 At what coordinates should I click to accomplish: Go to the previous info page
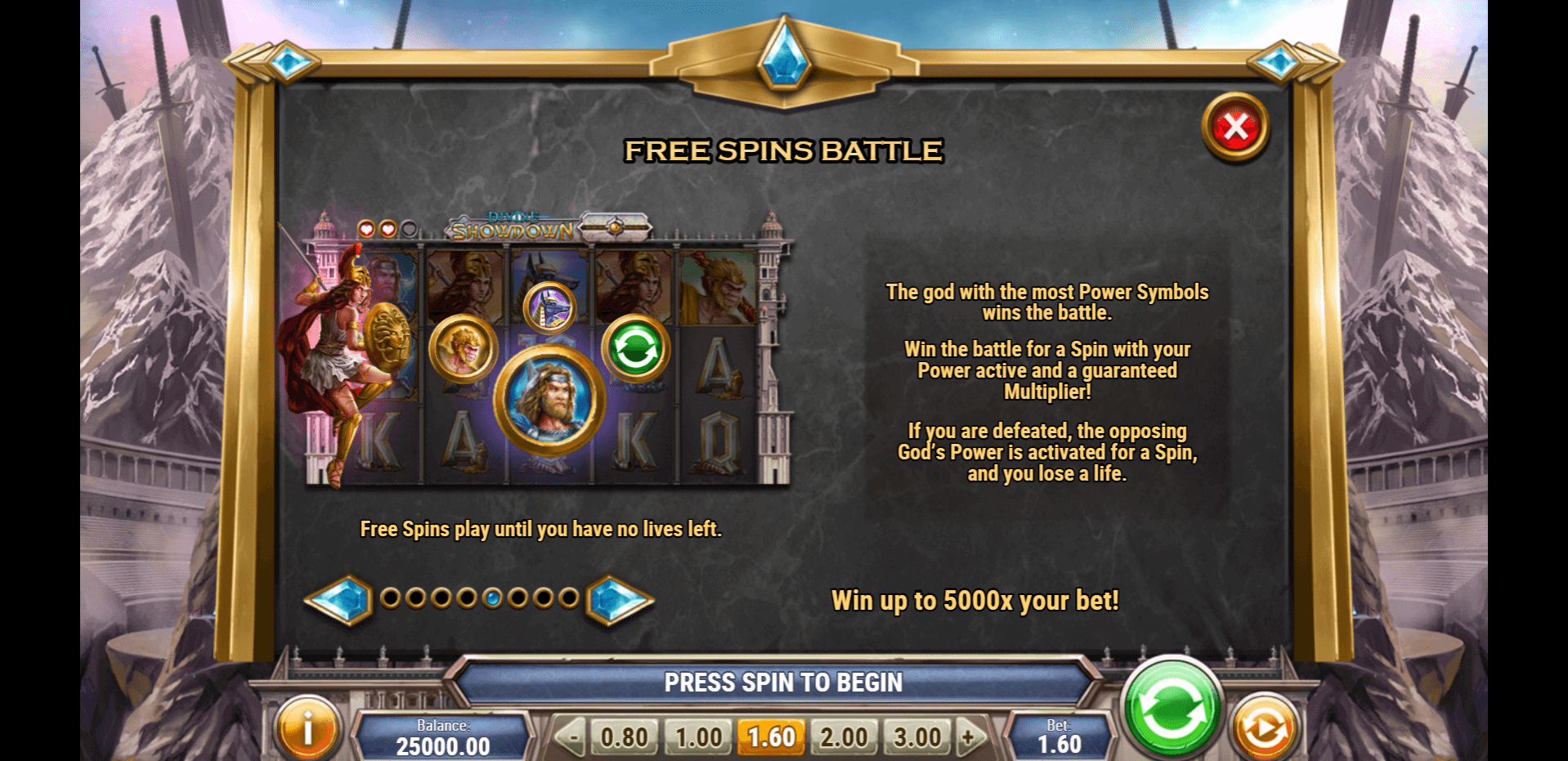point(338,600)
